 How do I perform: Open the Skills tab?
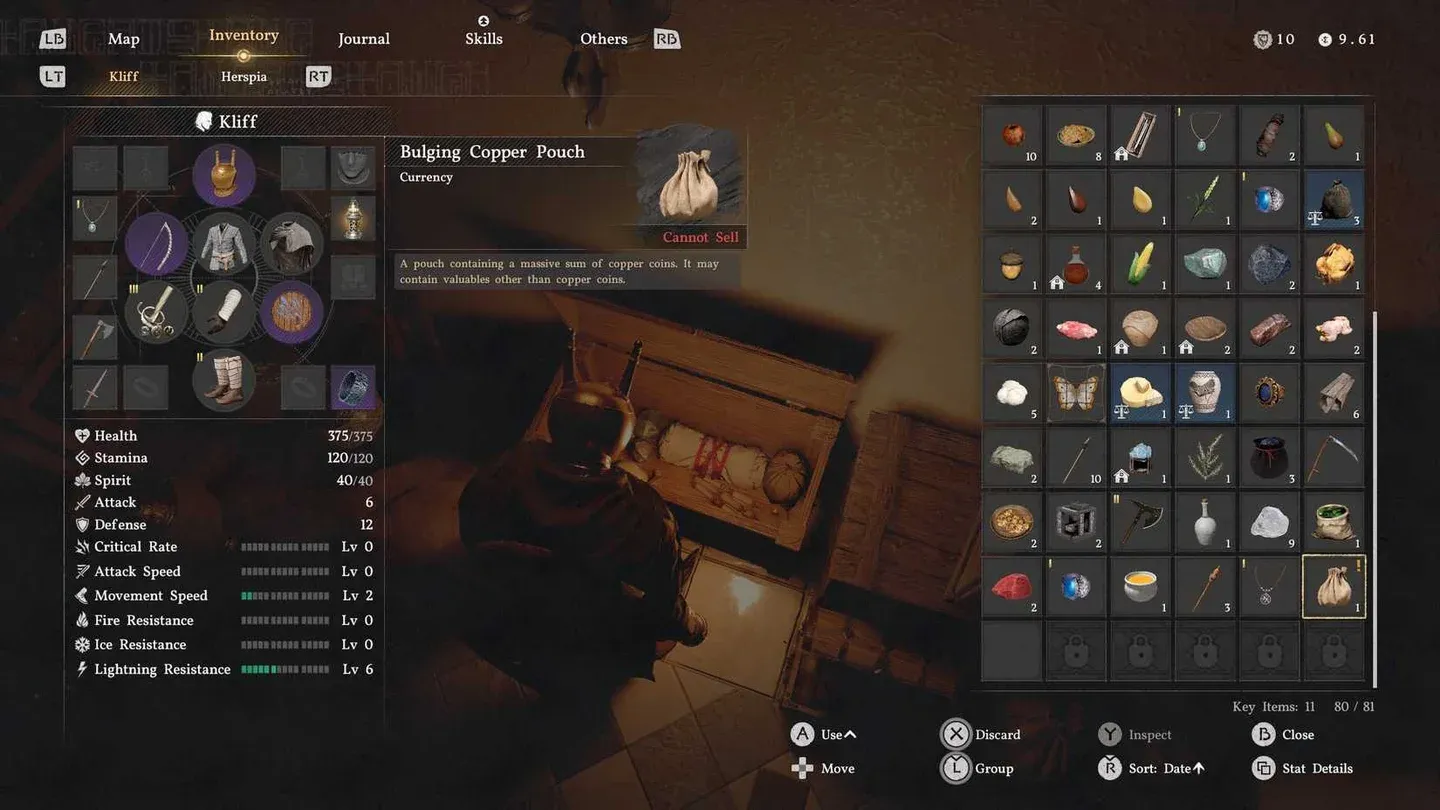(x=484, y=39)
